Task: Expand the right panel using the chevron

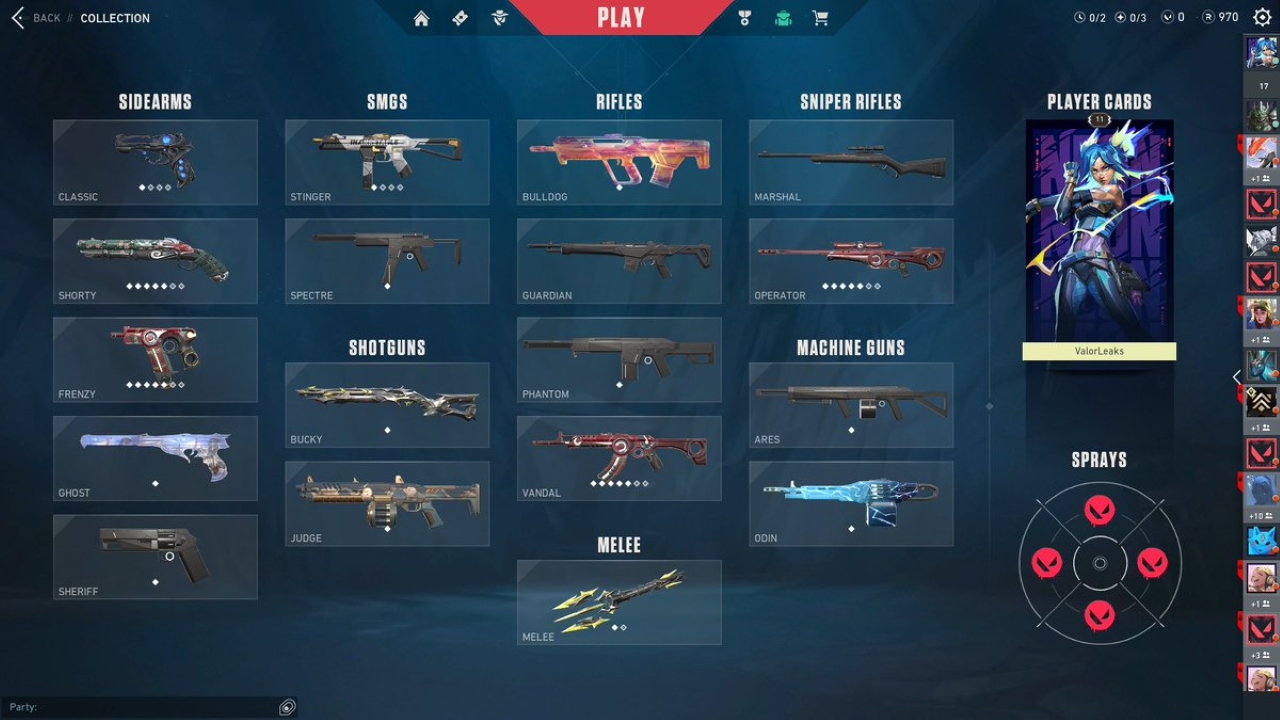Action: click(1237, 377)
